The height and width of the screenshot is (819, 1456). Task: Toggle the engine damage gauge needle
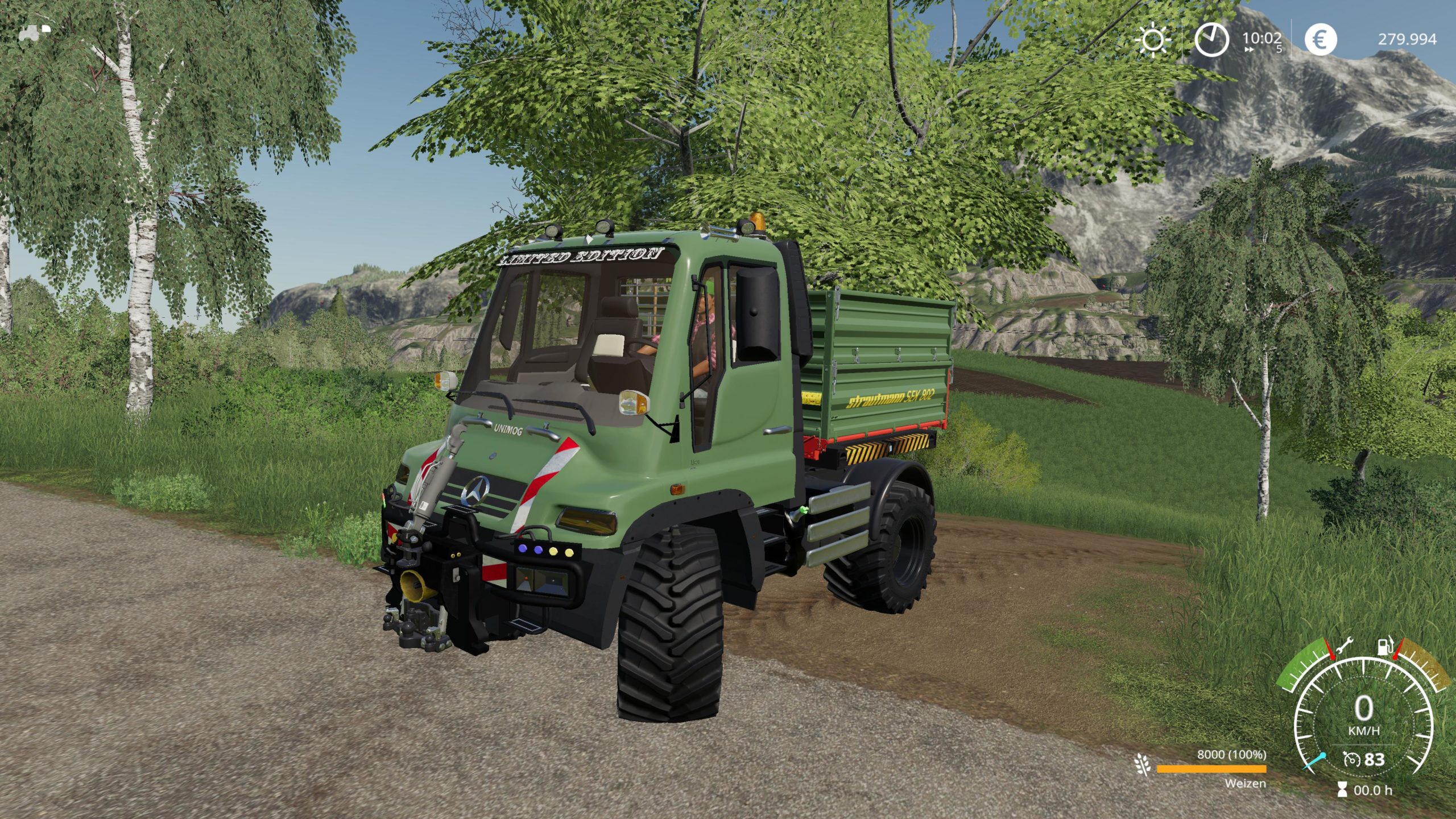click(1331, 651)
